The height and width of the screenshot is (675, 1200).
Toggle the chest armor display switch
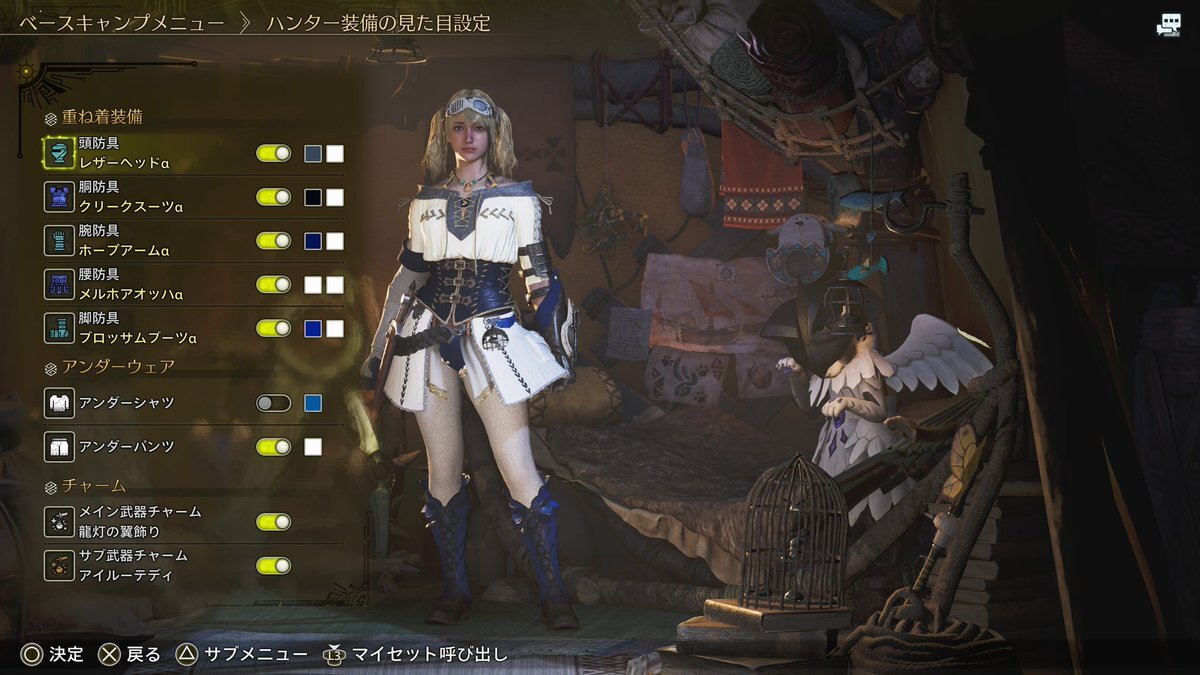pos(273,197)
